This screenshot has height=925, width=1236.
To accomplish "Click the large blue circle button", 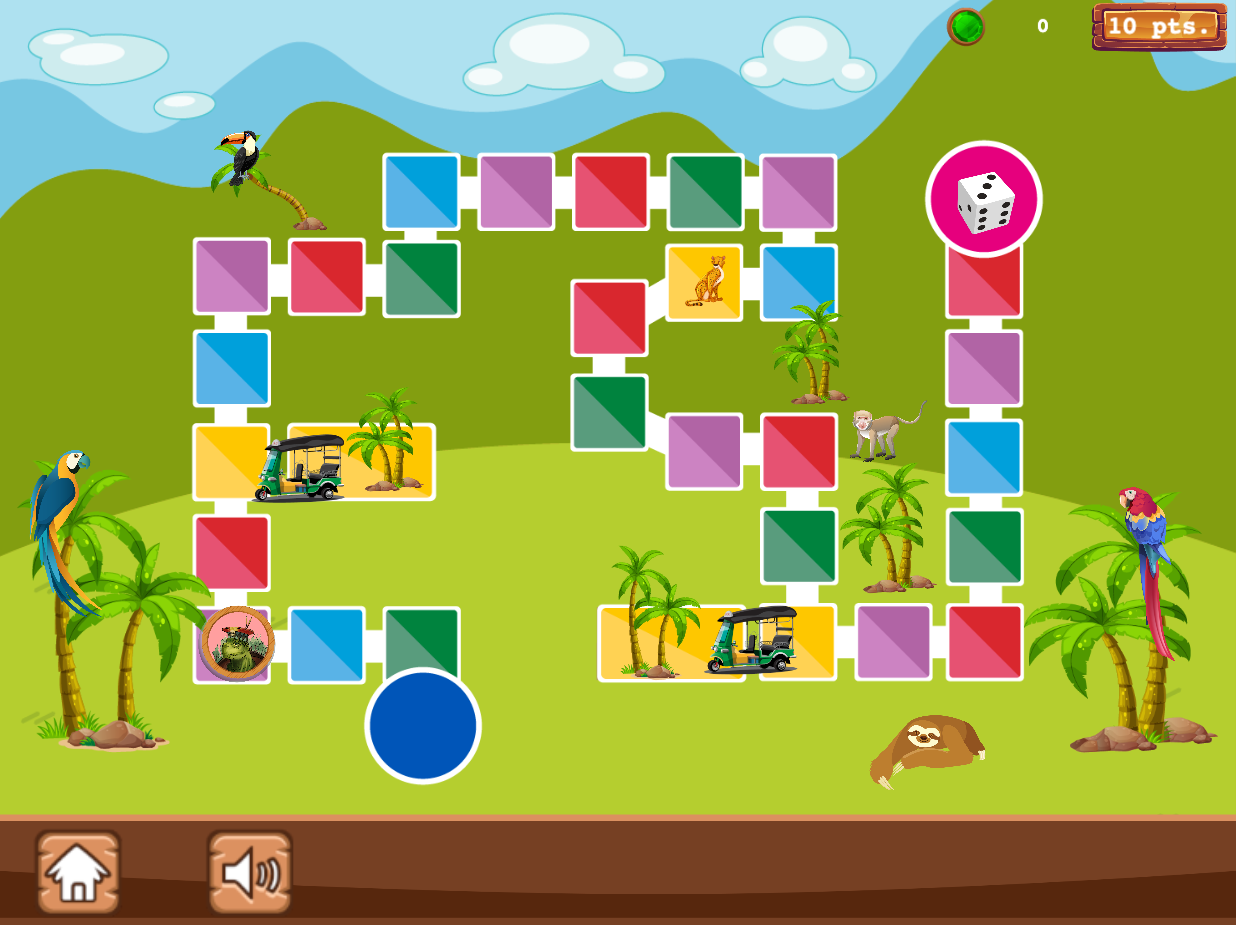I will click(x=423, y=726).
